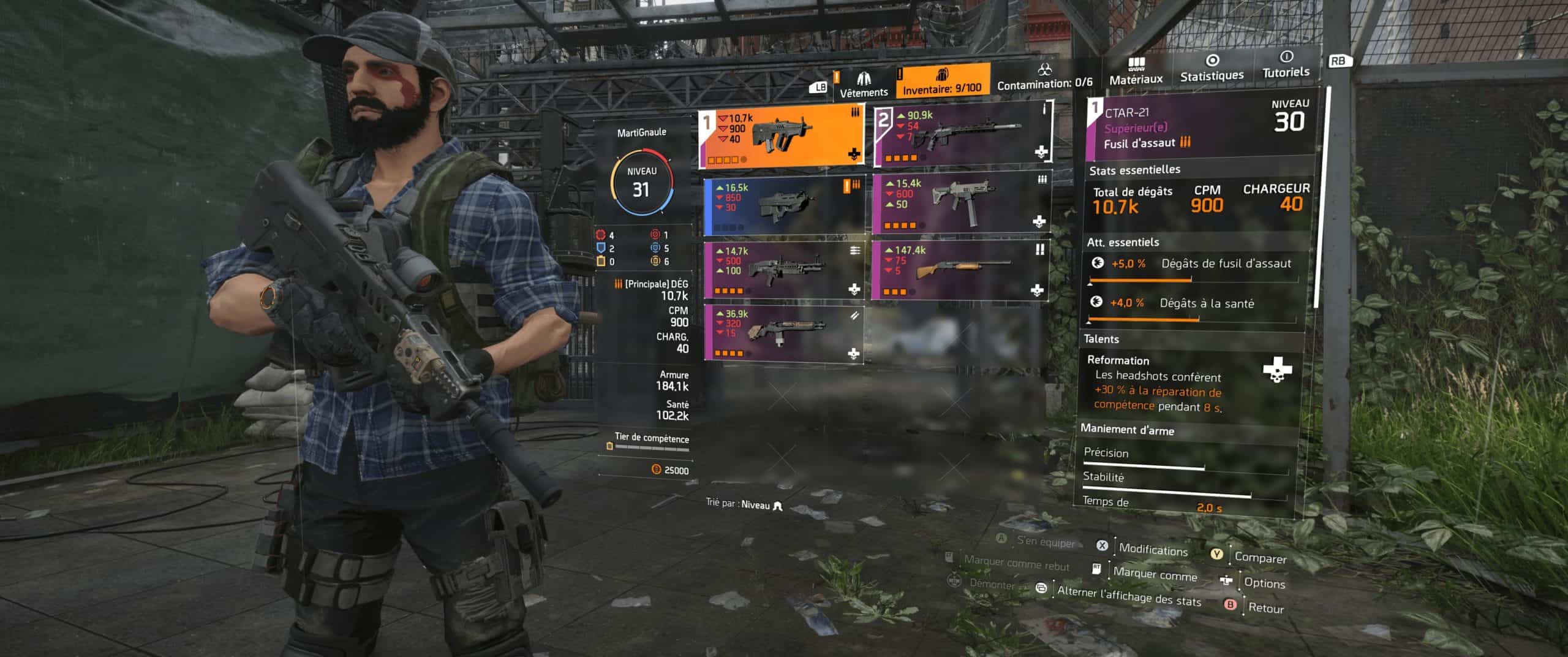
Task: Toggle Alterner l'affichage des stats
Action: point(1128,596)
